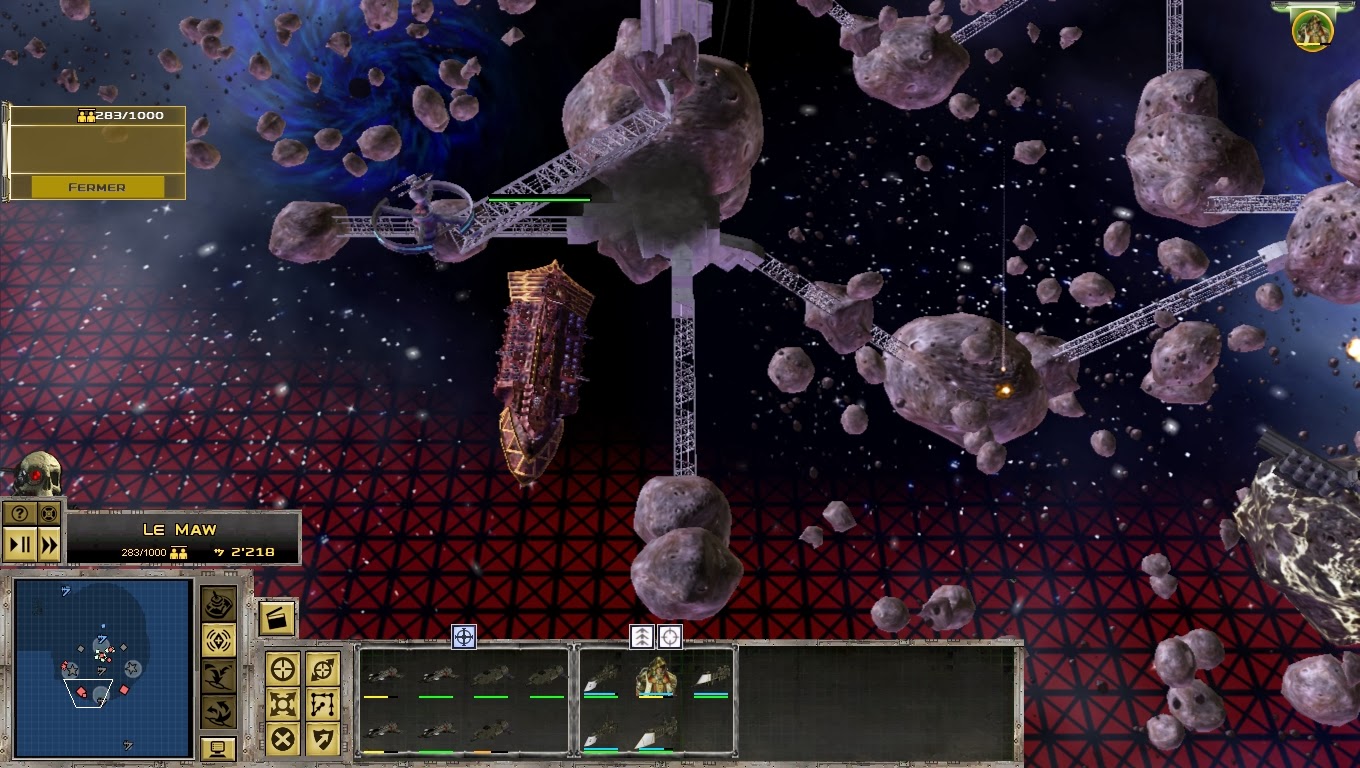Viewport: 1360px width, 768px height.
Task: Toggle the fast-forward speed button
Action: pyautogui.click(x=50, y=543)
